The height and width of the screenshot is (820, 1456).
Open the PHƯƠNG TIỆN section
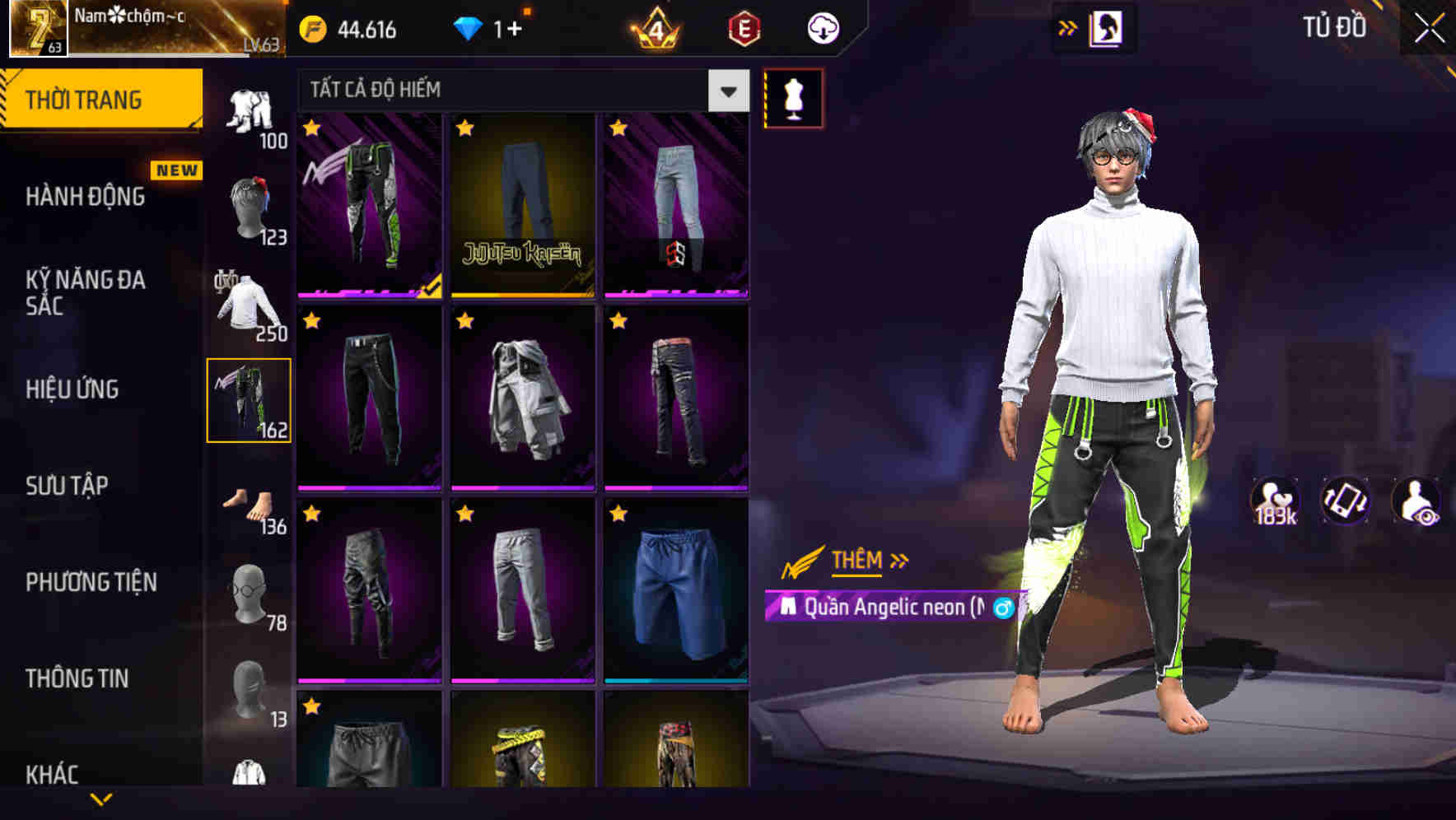click(91, 580)
